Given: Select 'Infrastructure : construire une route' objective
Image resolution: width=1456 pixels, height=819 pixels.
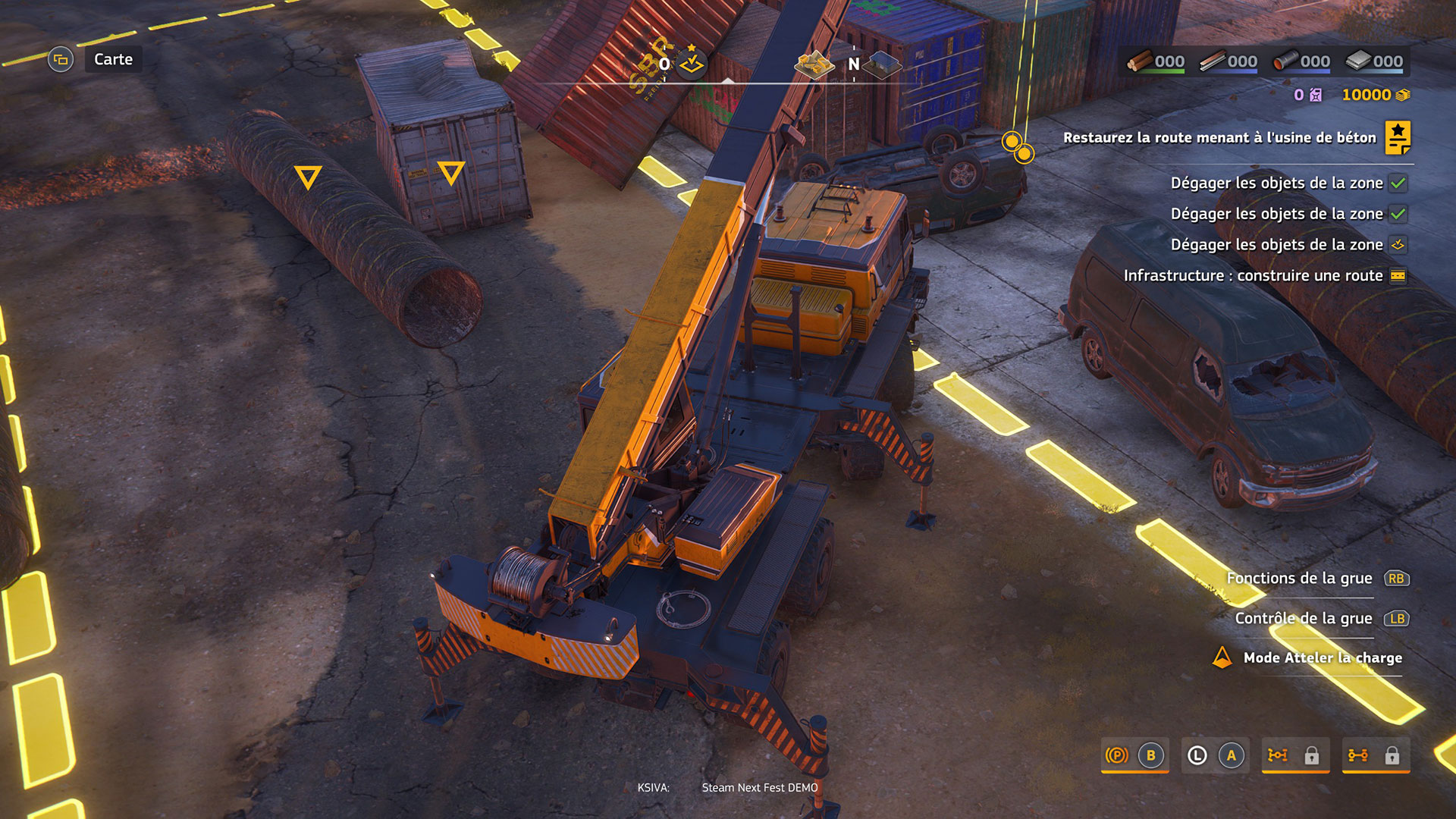Looking at the screenshot, I should pyautogui.click(x=1253, y=276).
